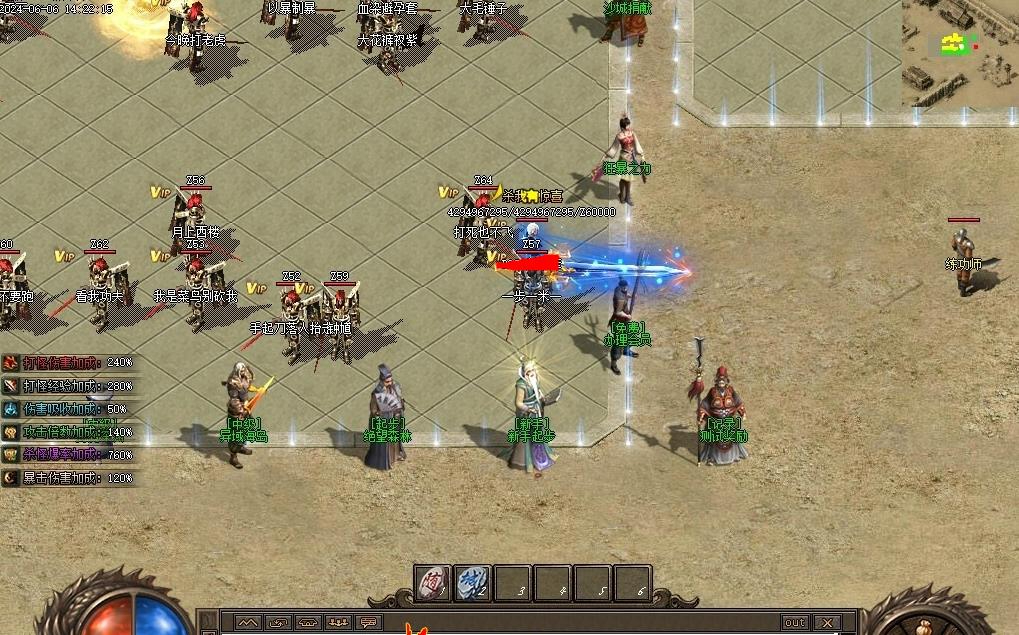
Task: Open the minimap in the corner
Action: point(960,52)
